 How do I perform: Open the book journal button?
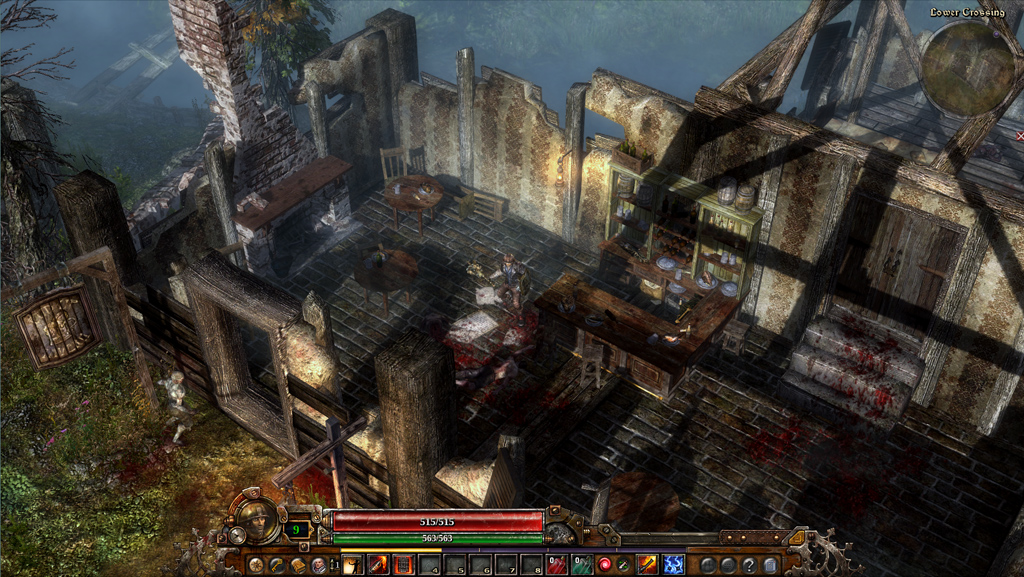click(297, 565)
